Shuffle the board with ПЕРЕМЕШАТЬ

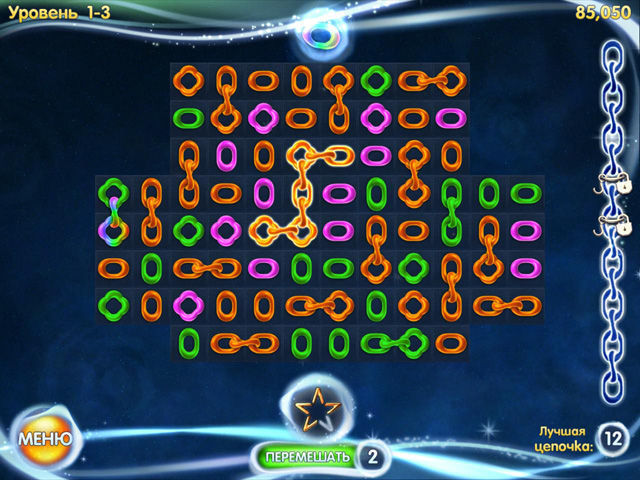308,457
